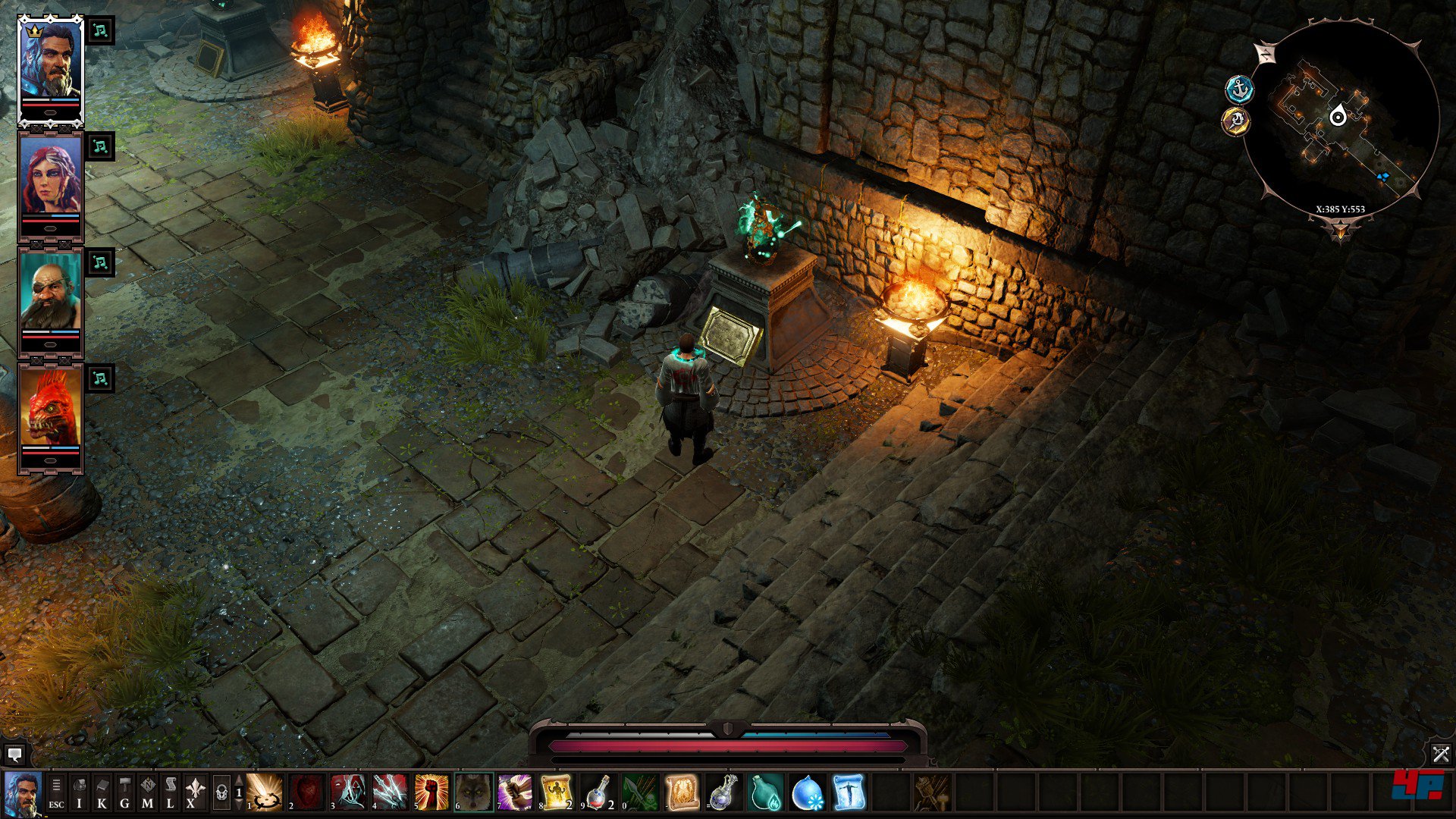Open the game menu with the ESC button

56,792
